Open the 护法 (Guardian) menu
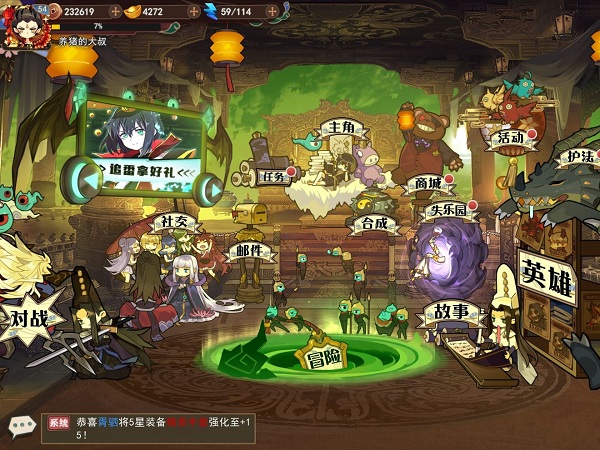Screen dimensions: 600x450 coord(579,158)
